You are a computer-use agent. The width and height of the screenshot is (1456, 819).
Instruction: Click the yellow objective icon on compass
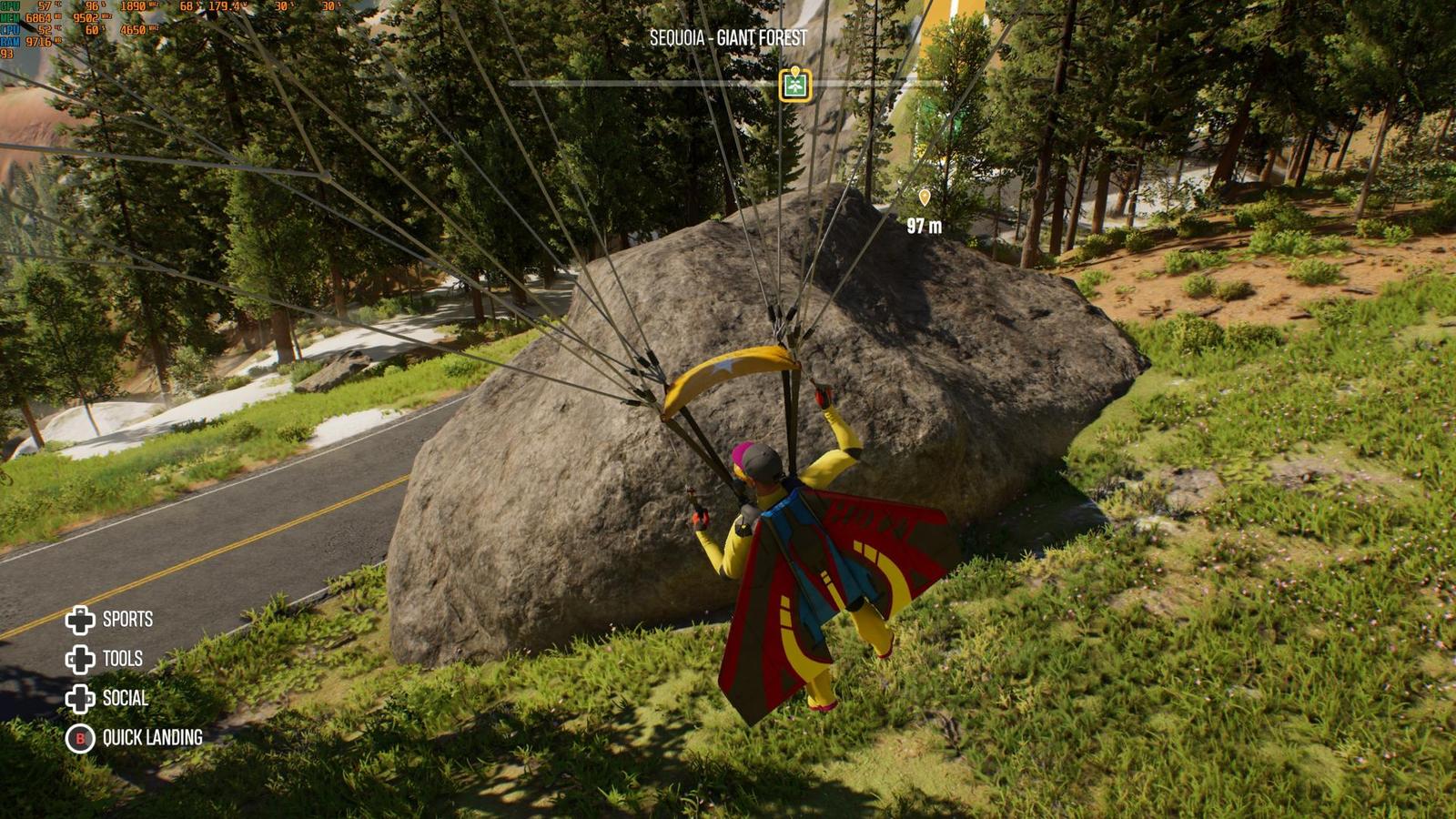[x=795, y=85]
